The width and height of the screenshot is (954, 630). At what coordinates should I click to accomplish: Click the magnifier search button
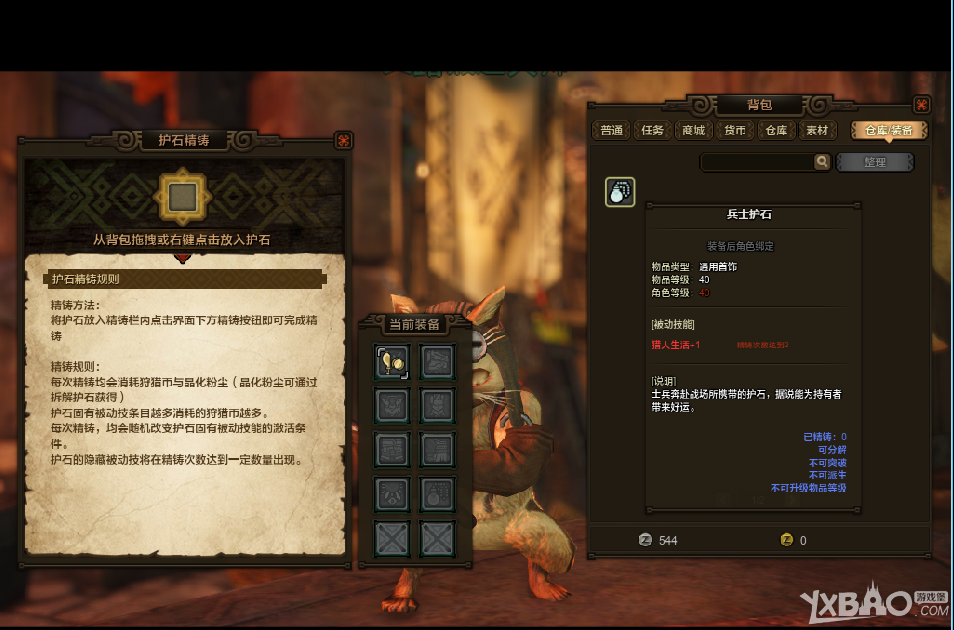point(822,161)
